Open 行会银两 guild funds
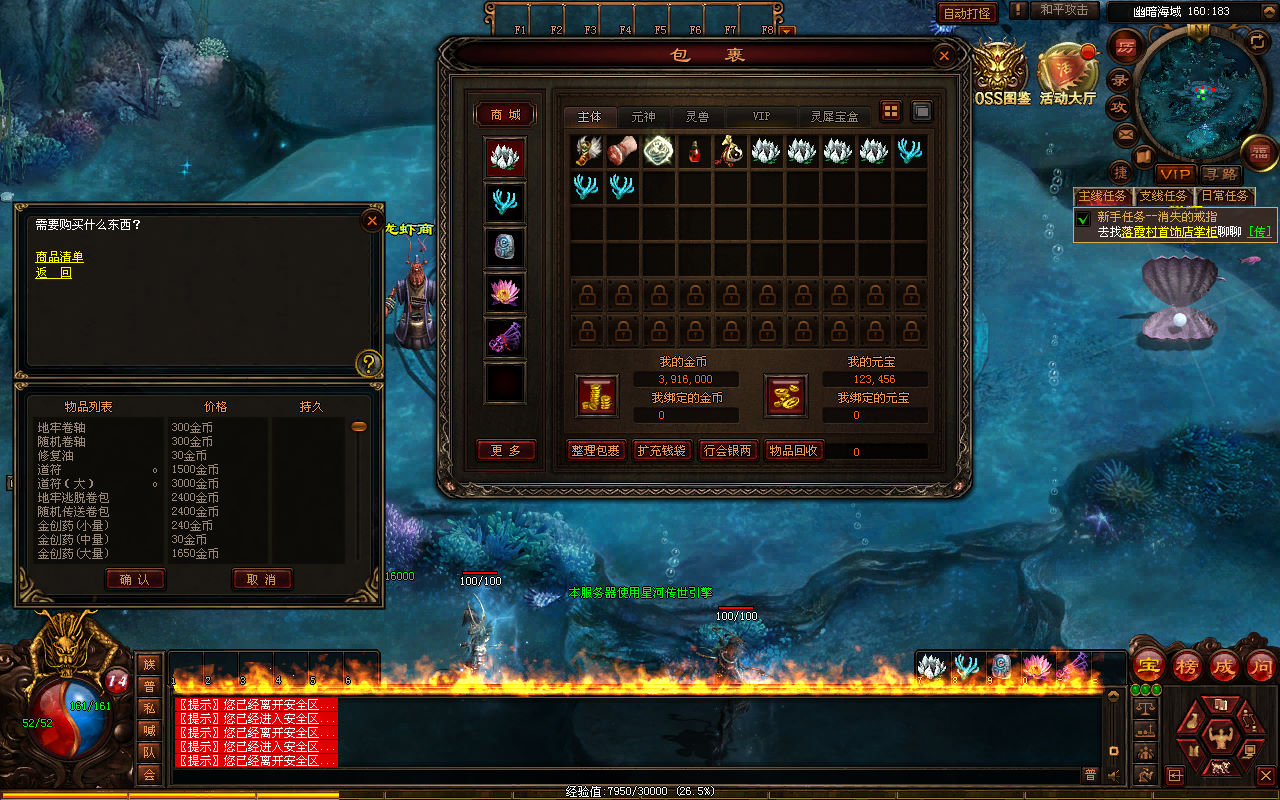 (728, 451)
